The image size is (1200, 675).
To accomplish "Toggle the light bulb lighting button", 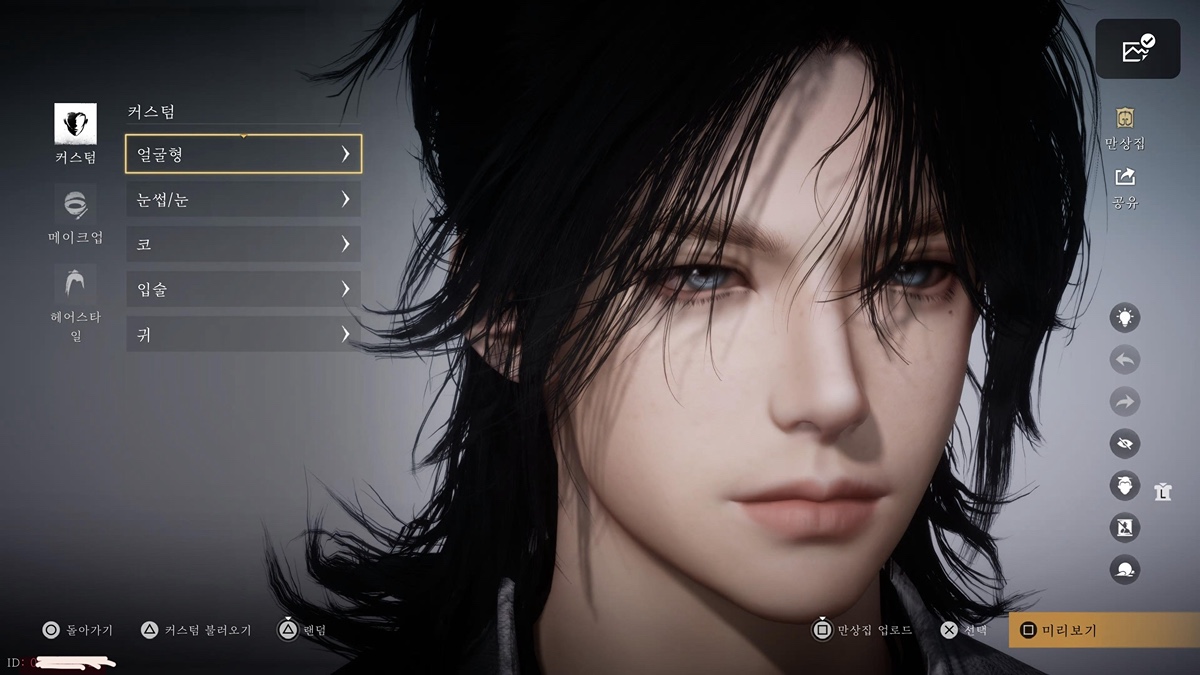I will point(1125,318).
